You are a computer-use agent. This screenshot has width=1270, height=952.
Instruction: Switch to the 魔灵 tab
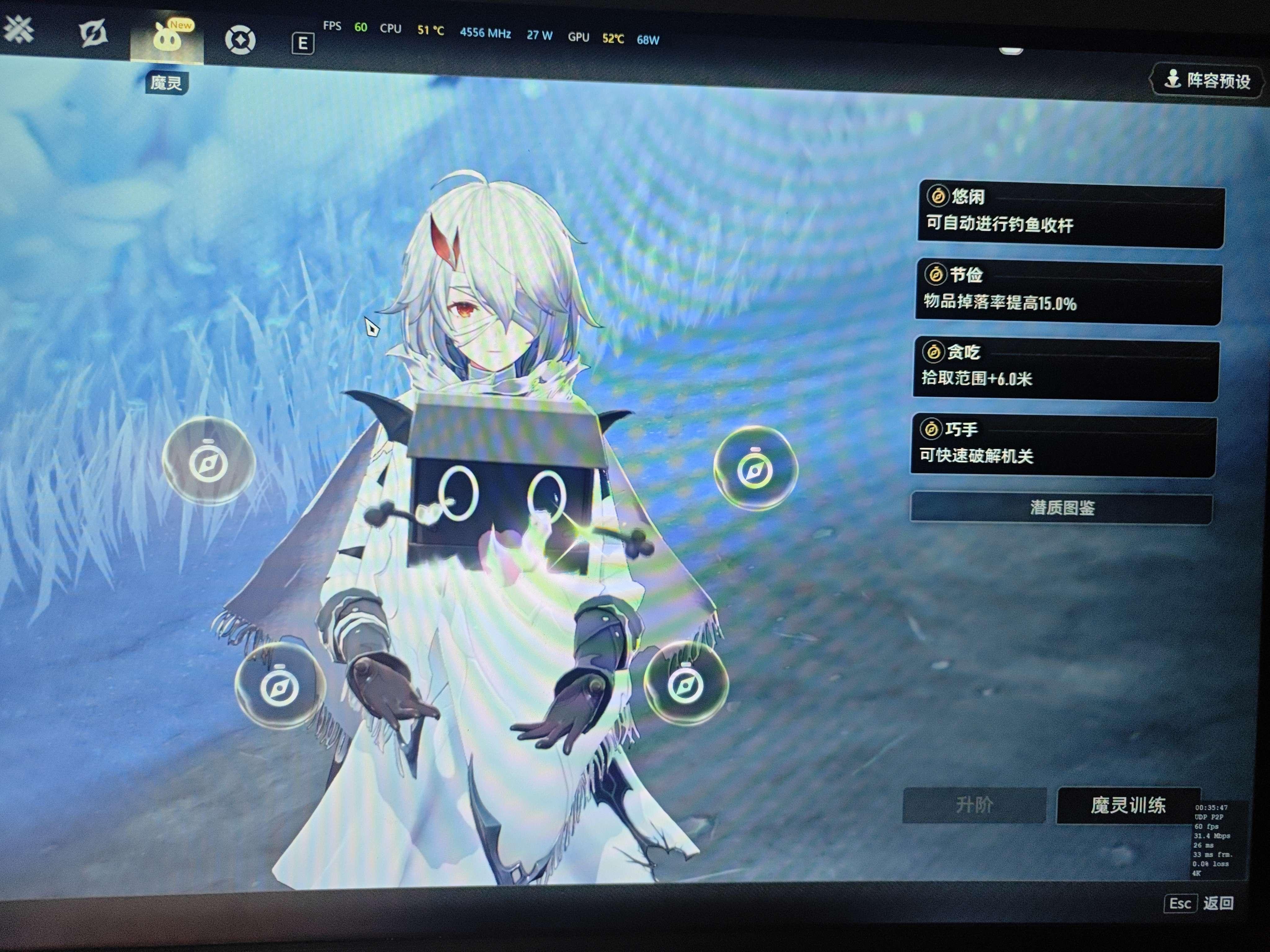(x=167, y=39)
